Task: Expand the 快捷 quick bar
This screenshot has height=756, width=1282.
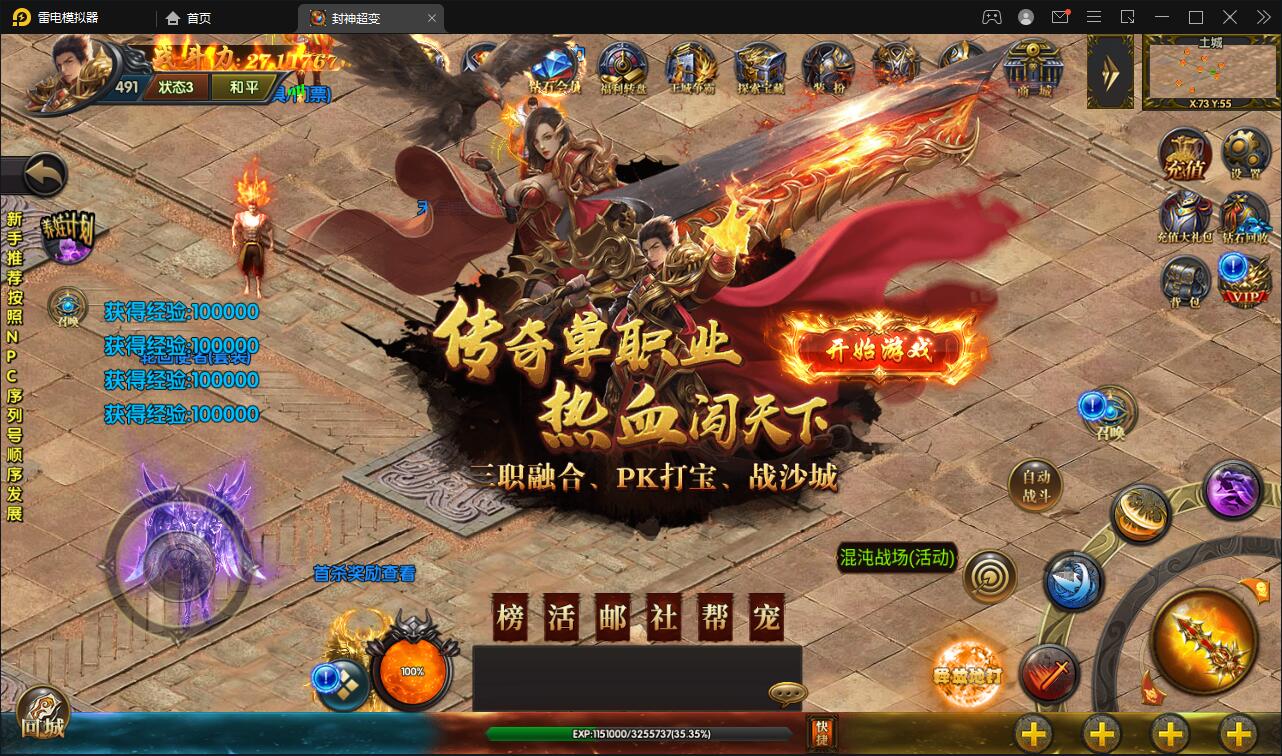Action: tap(822, 733)
